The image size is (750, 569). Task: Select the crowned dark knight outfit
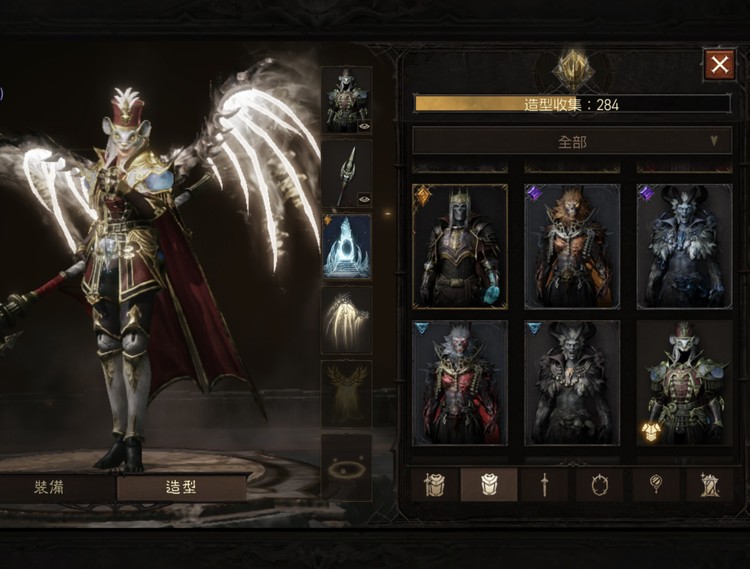coord(459,246)
